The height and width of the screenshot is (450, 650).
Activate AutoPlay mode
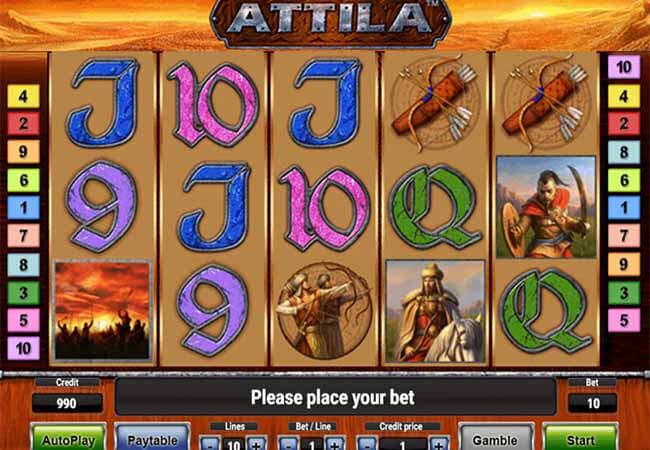coord(69,438)
